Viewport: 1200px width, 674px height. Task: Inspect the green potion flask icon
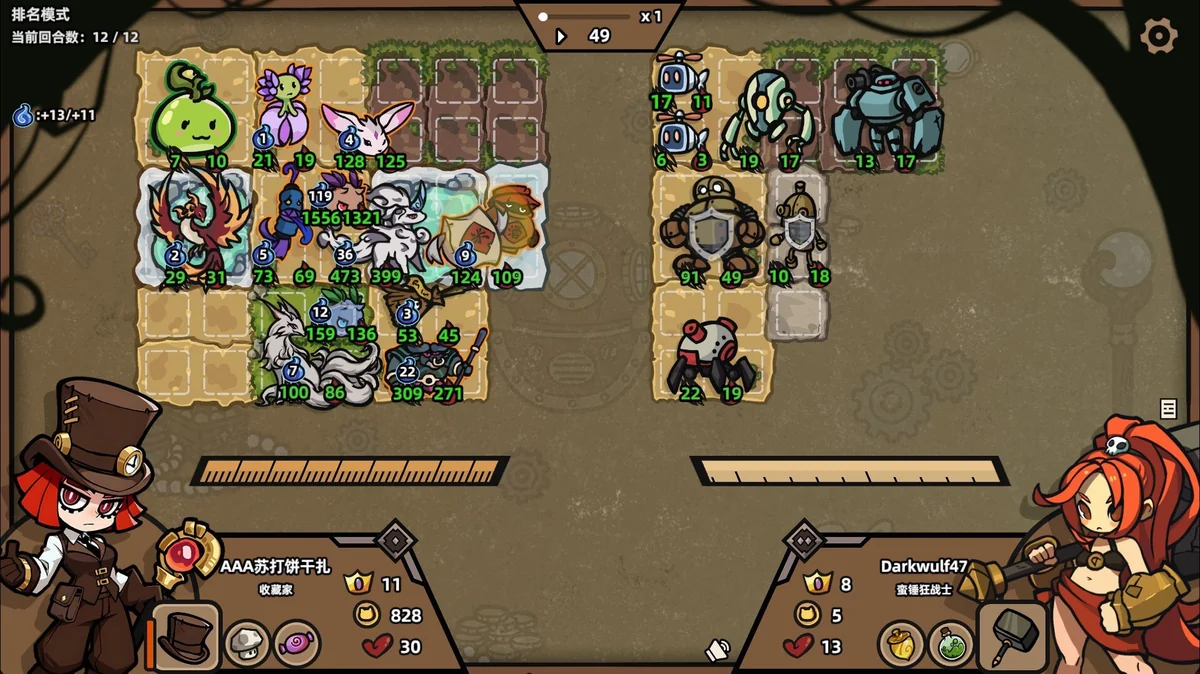(x=951, y=644)
